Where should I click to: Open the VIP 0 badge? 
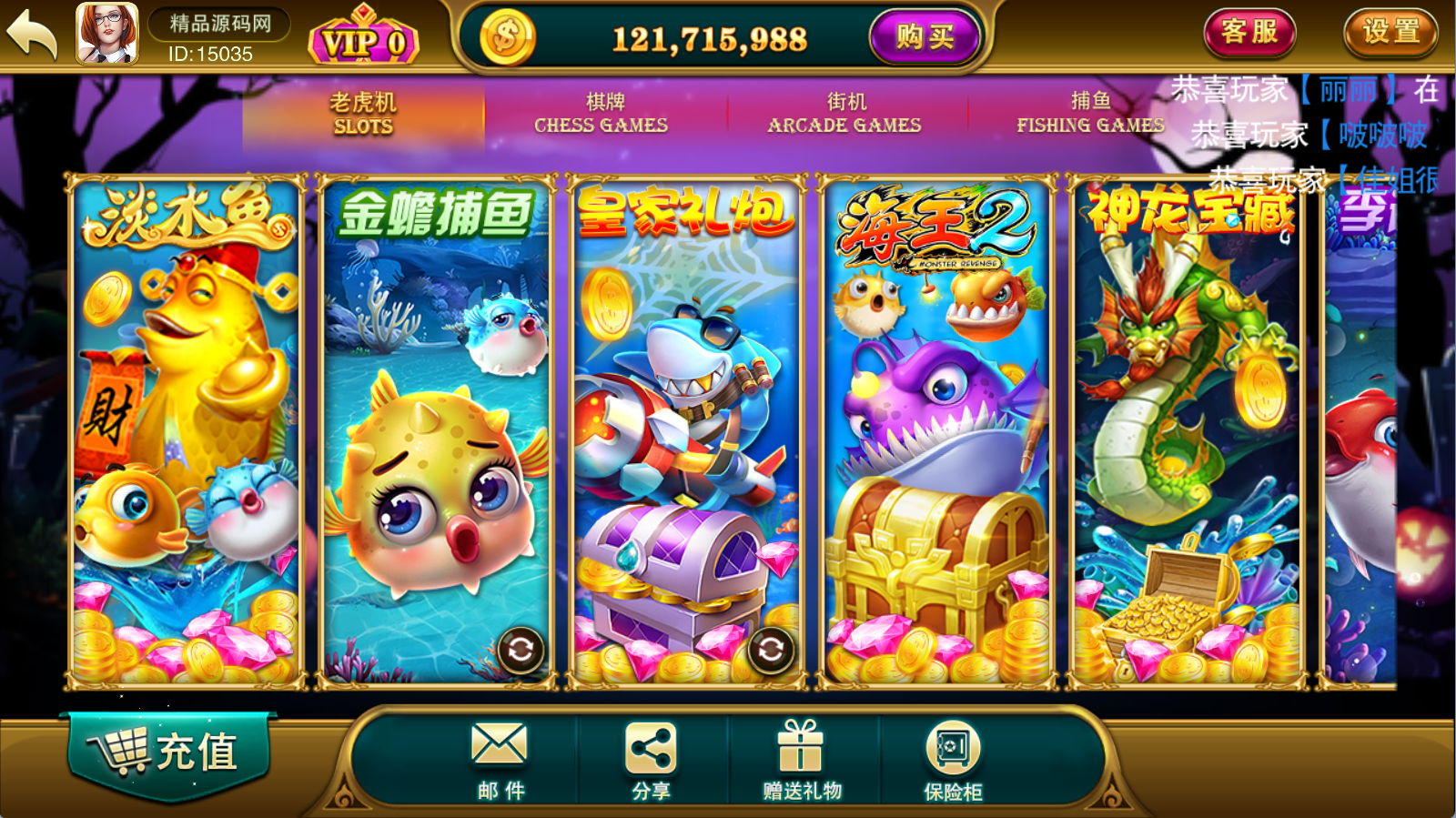(364, 40)
